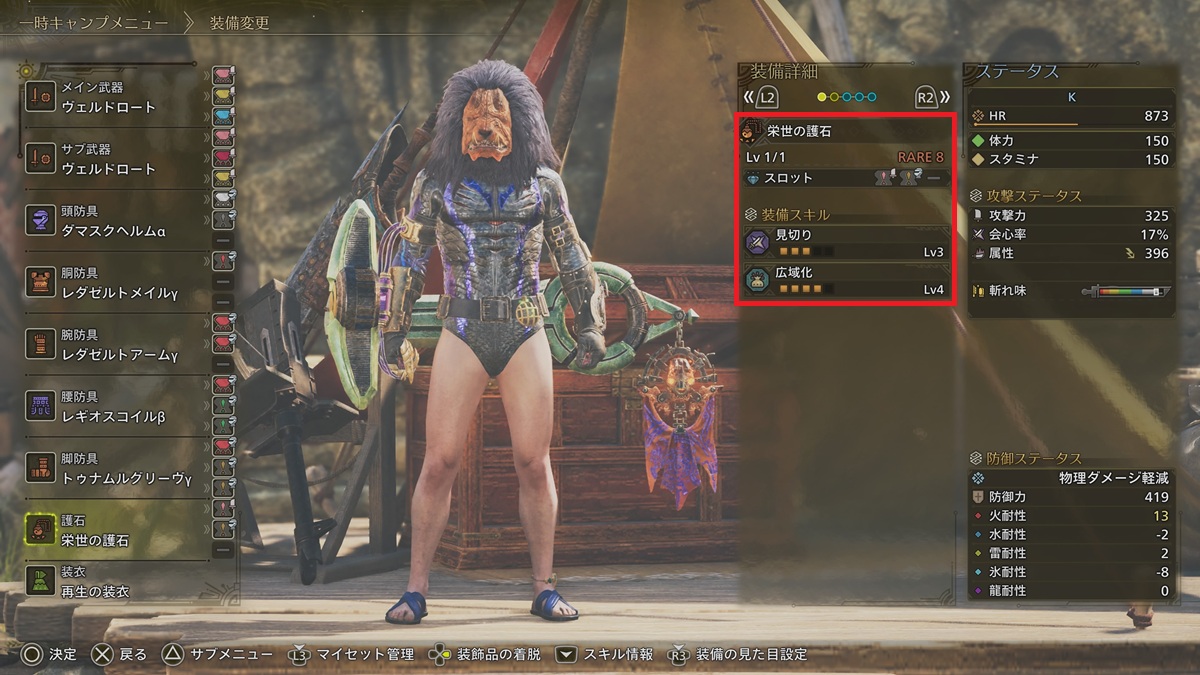
Task: Click the スロット decoration slot row
Action: coord(846,178)
